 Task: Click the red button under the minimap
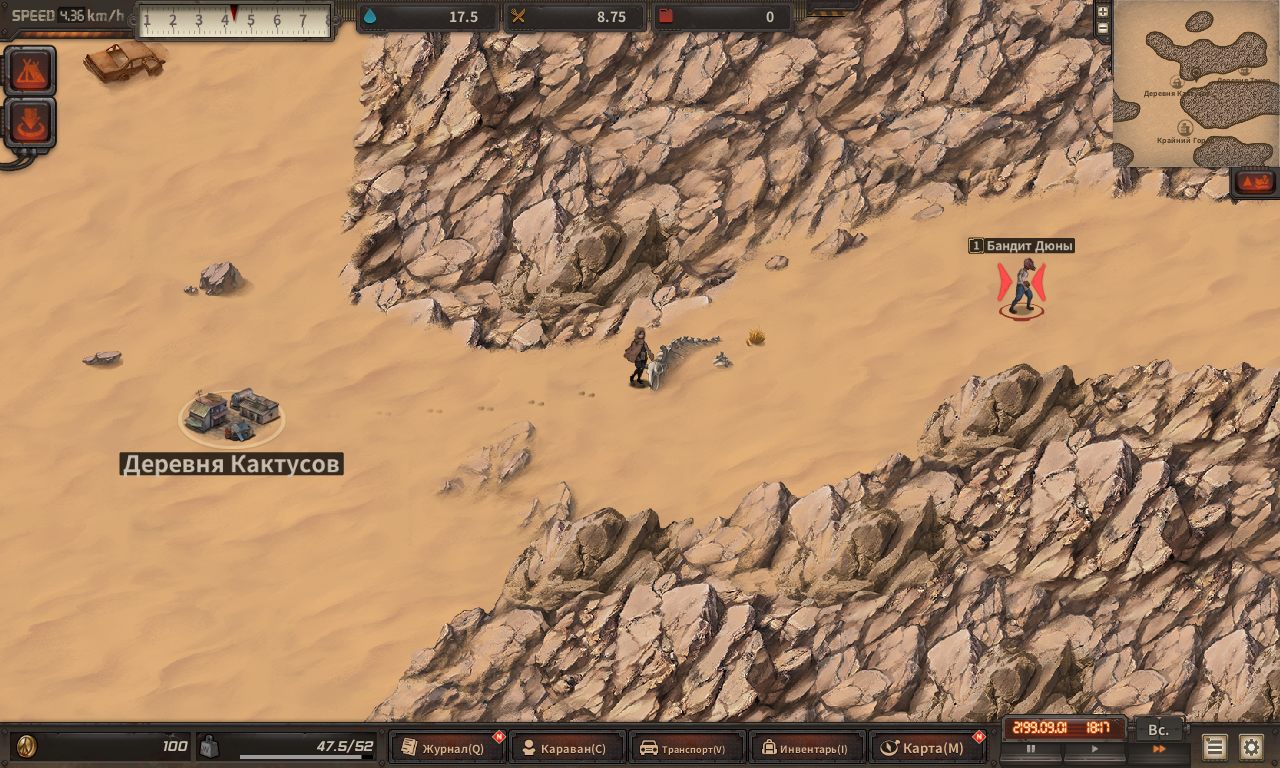pyautogui.click(x=1254, y=183)
